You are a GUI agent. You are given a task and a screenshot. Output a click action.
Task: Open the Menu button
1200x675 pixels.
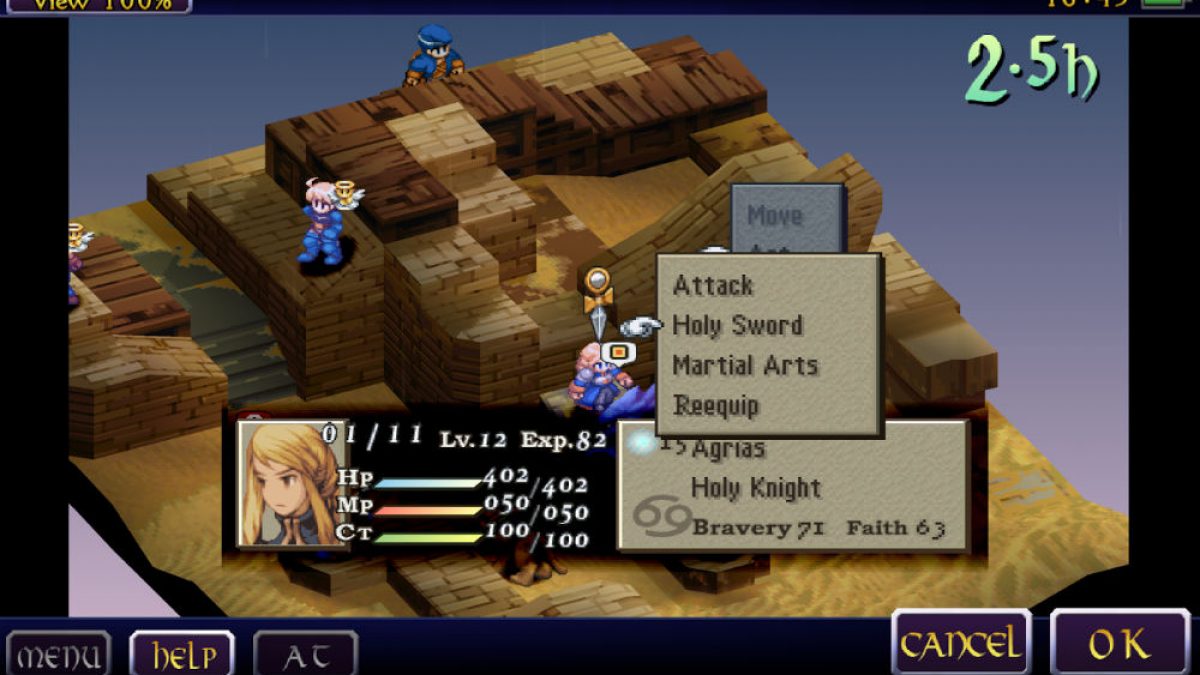coord(58,656)
